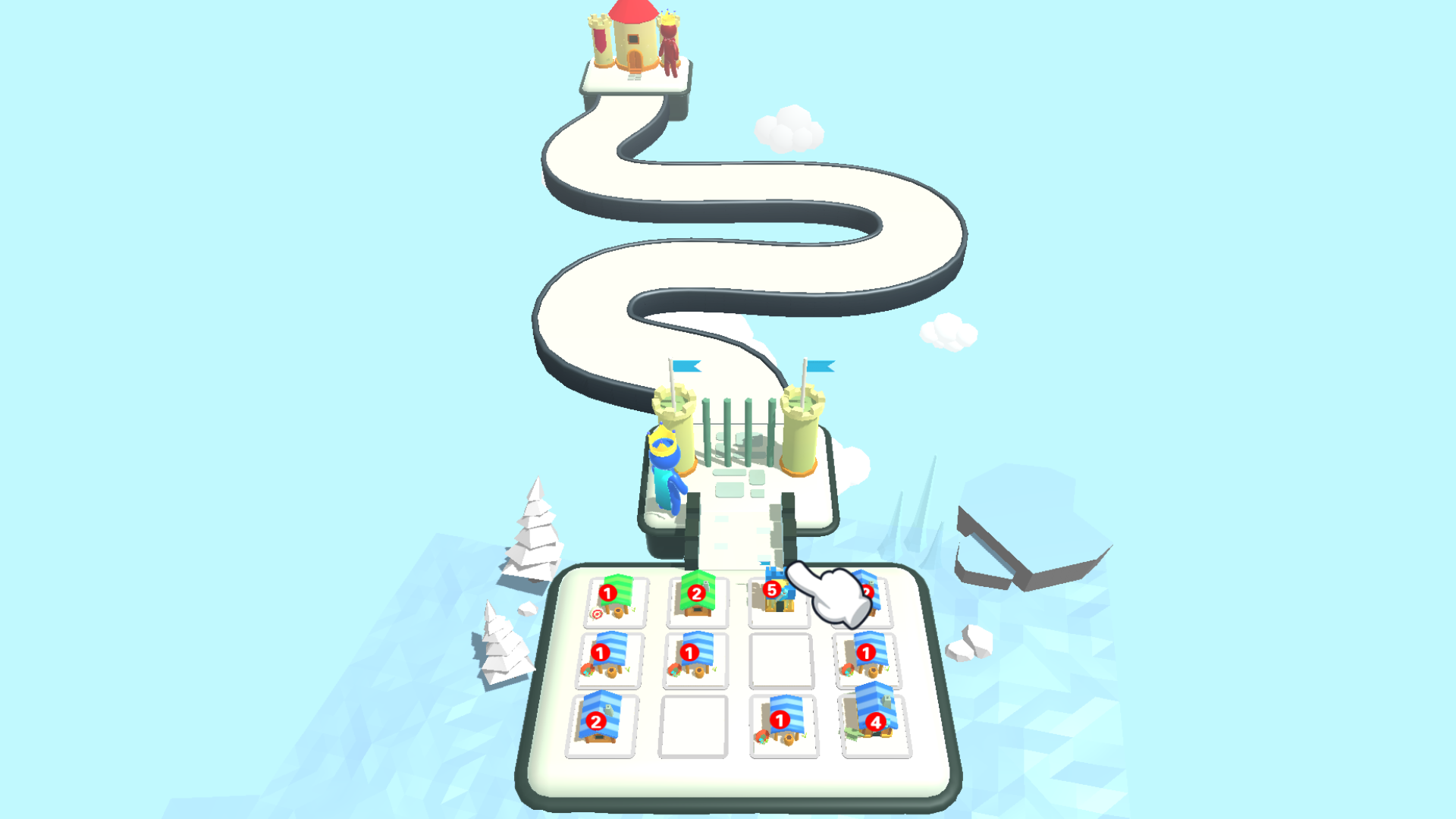Select the red badge 5 counter
1456x819 pixels.
771,591
